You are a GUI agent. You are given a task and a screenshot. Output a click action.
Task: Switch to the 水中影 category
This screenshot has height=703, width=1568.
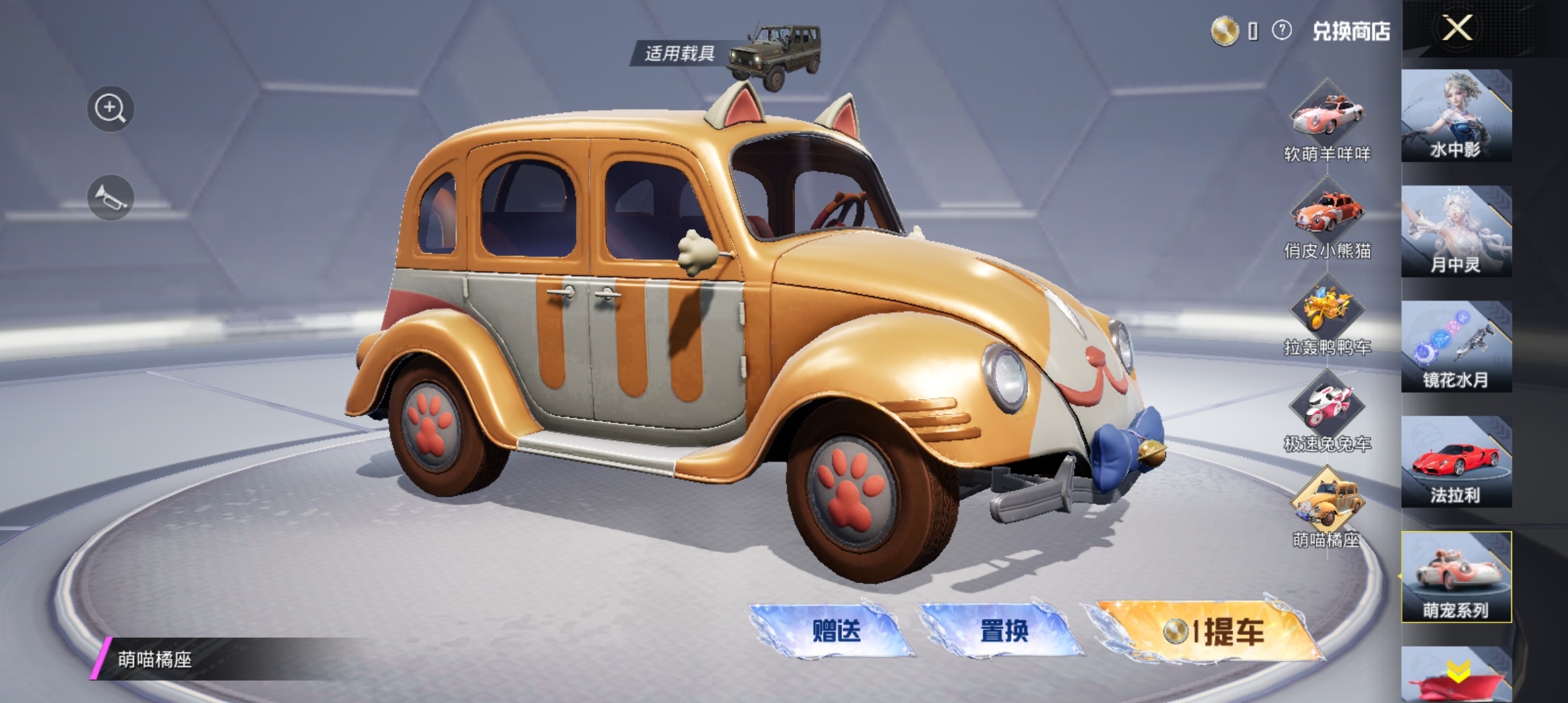[x=1456, y=116]
